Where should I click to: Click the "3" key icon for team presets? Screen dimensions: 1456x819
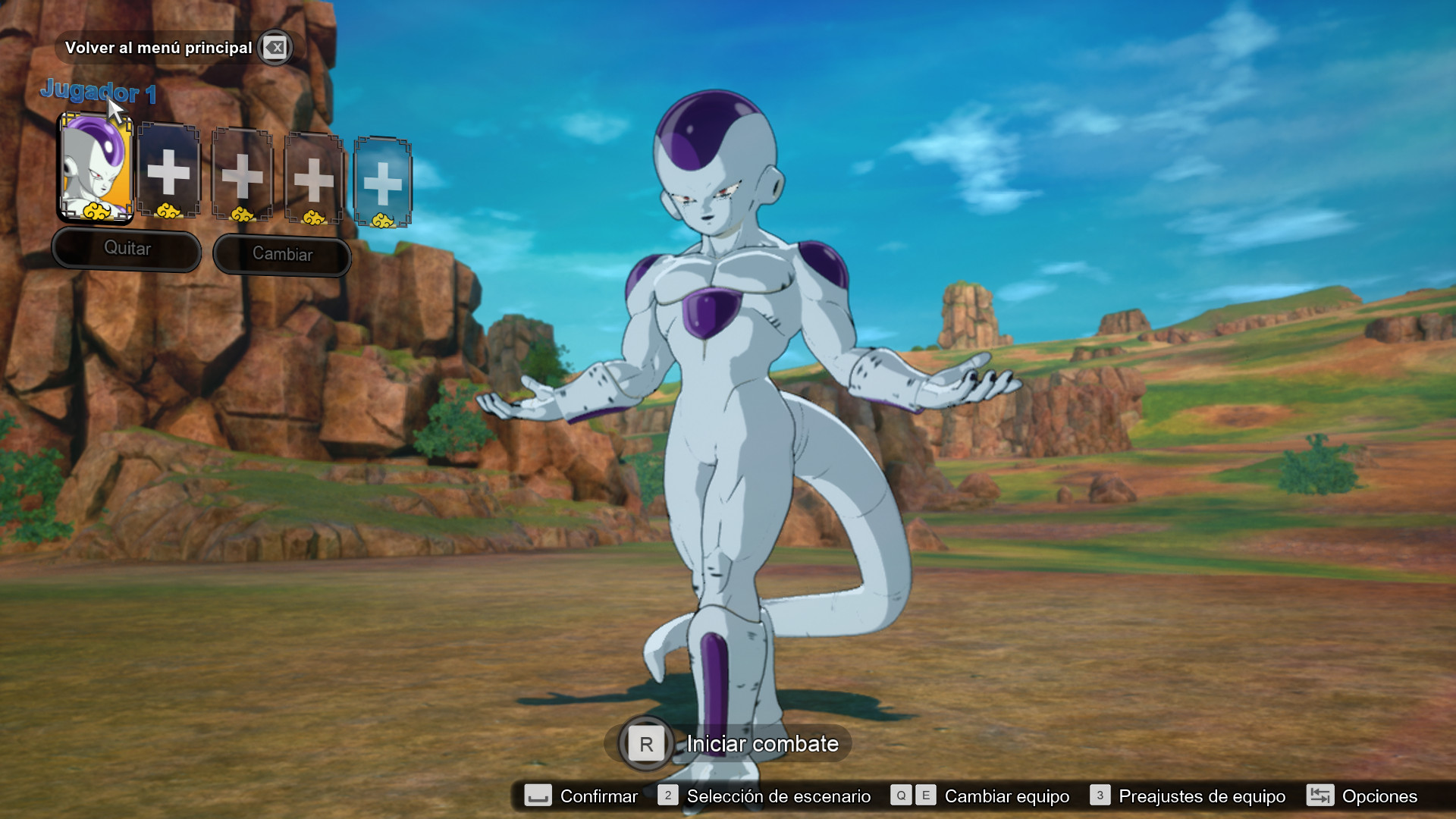coord(1099,796)
